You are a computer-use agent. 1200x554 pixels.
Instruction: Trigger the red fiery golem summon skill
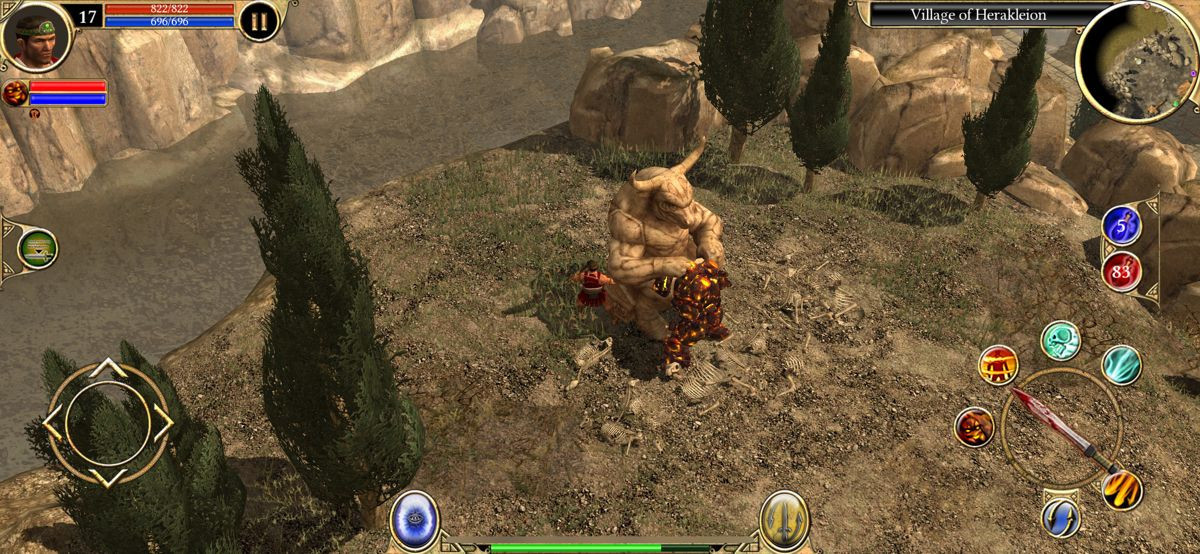(x=974, y=427)
